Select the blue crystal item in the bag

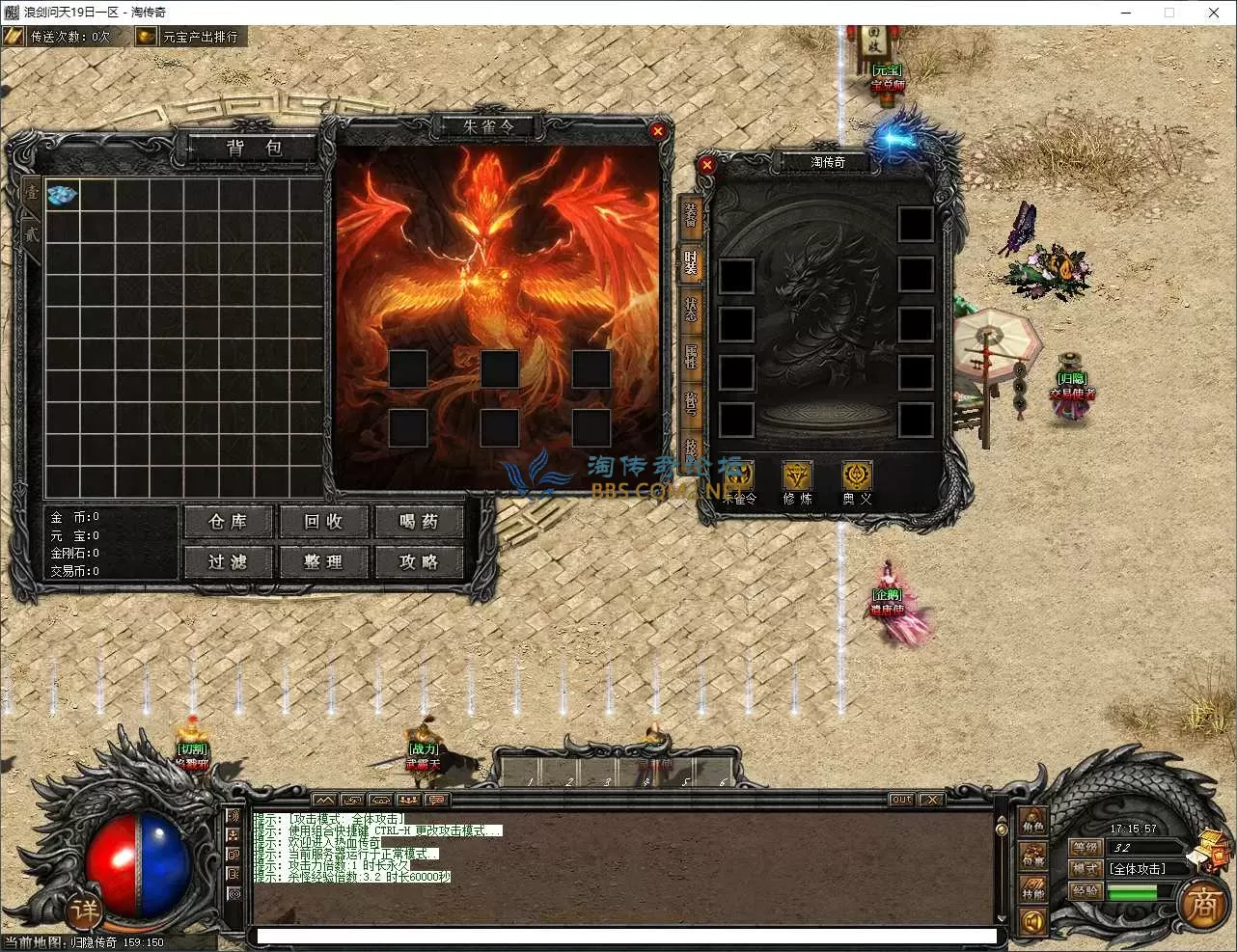click(x=63, y=194)
